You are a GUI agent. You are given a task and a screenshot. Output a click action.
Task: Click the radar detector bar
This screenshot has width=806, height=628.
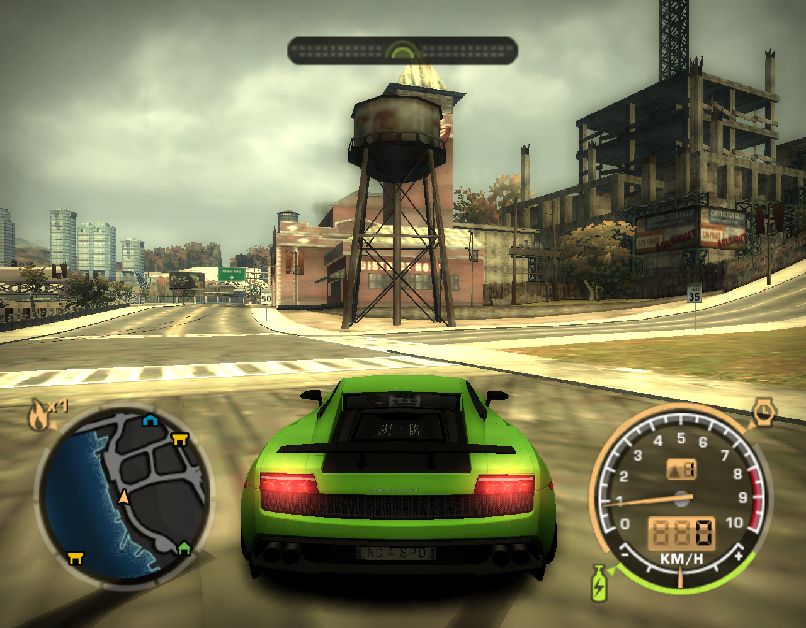(x=402, y=50)
